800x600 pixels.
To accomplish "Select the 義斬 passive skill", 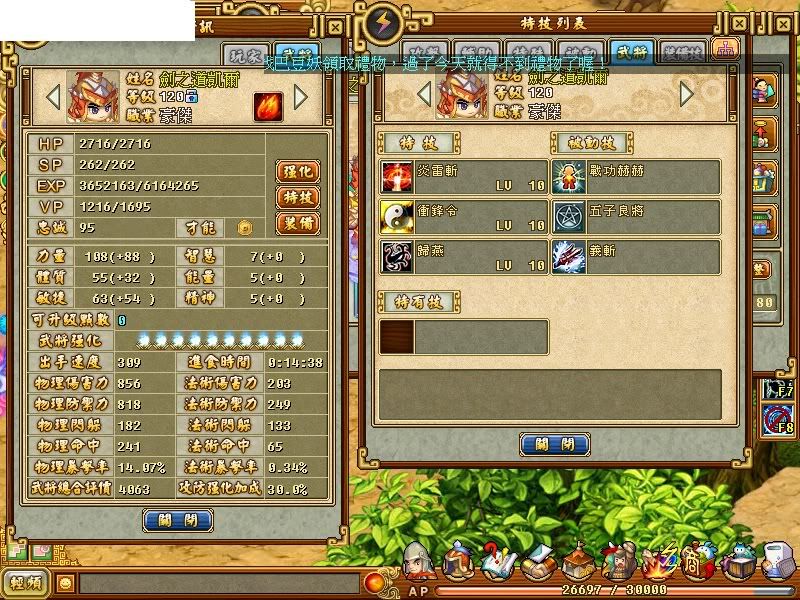I will click(x=636, y=257).
